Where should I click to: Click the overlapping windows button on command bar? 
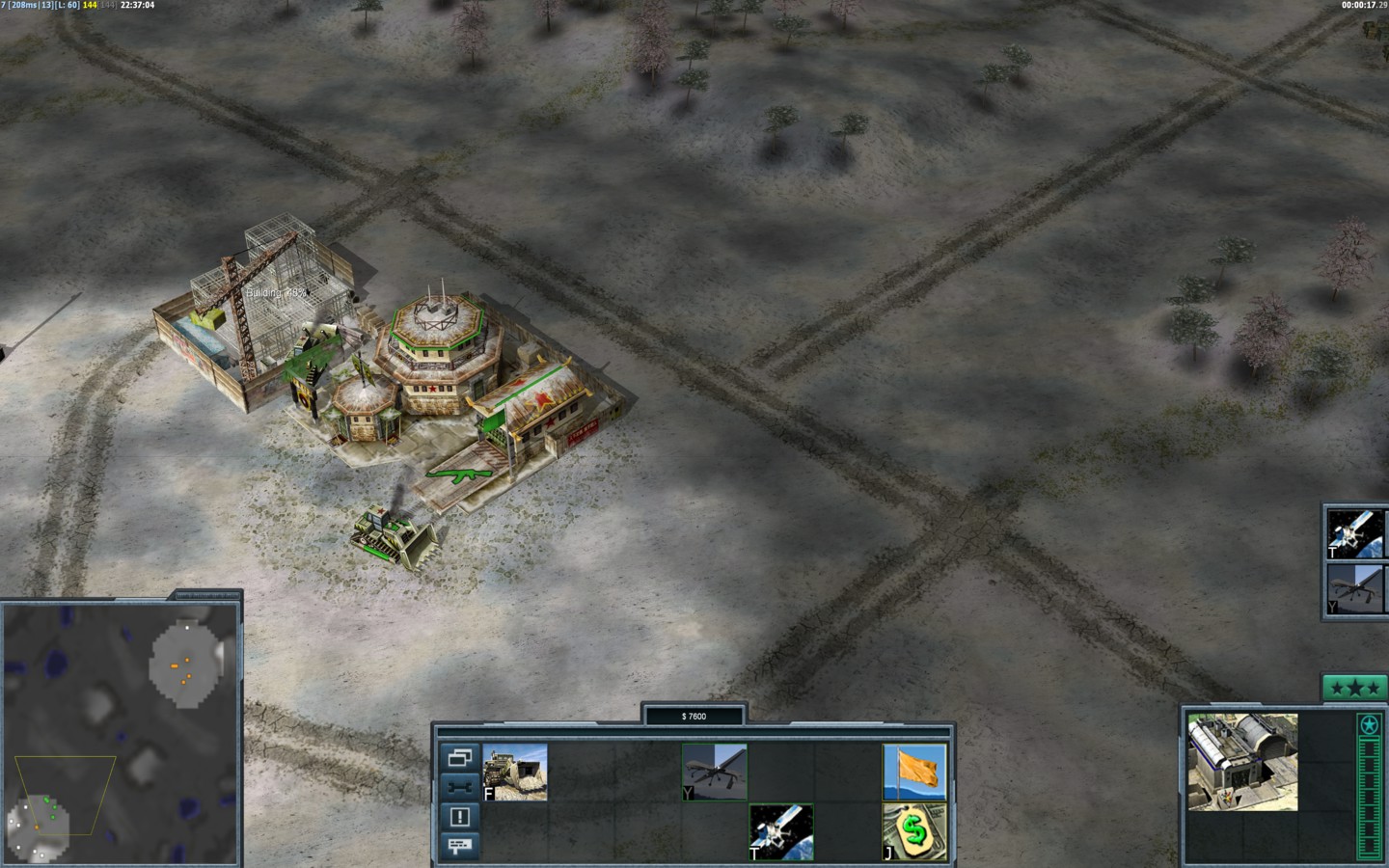tap(459, 758)
